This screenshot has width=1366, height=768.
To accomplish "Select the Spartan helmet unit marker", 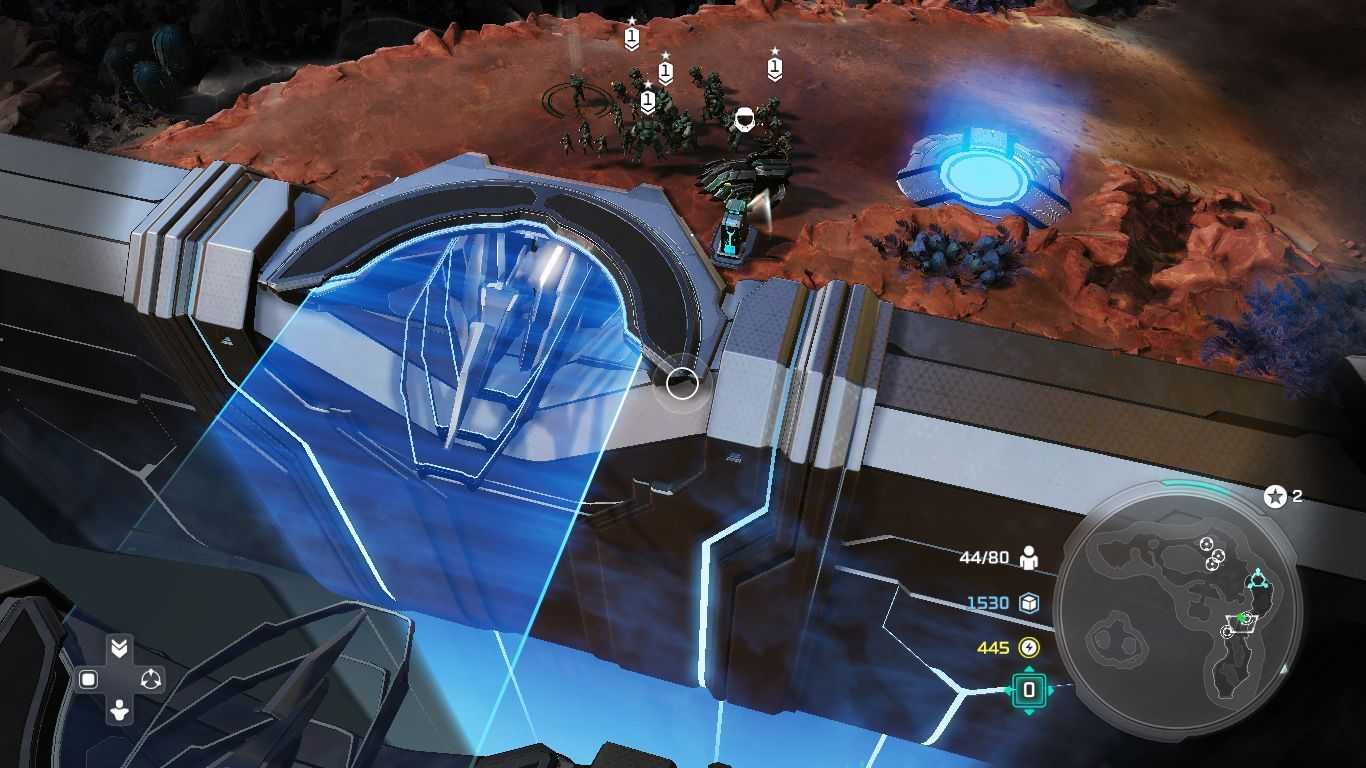I will (744, 121).
